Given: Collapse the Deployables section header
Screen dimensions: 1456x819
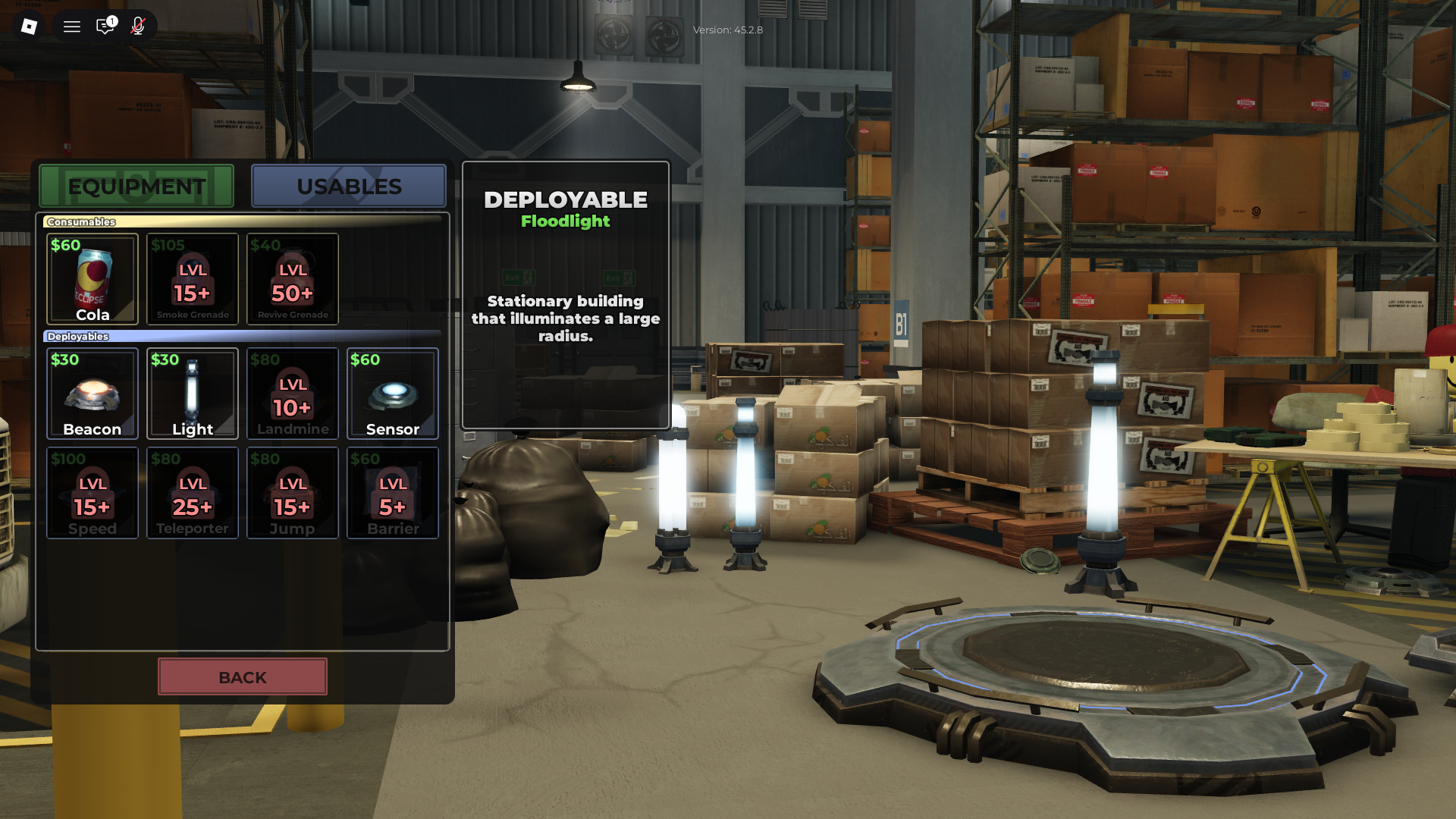Looking at the screenshot, I should [79, 336].
